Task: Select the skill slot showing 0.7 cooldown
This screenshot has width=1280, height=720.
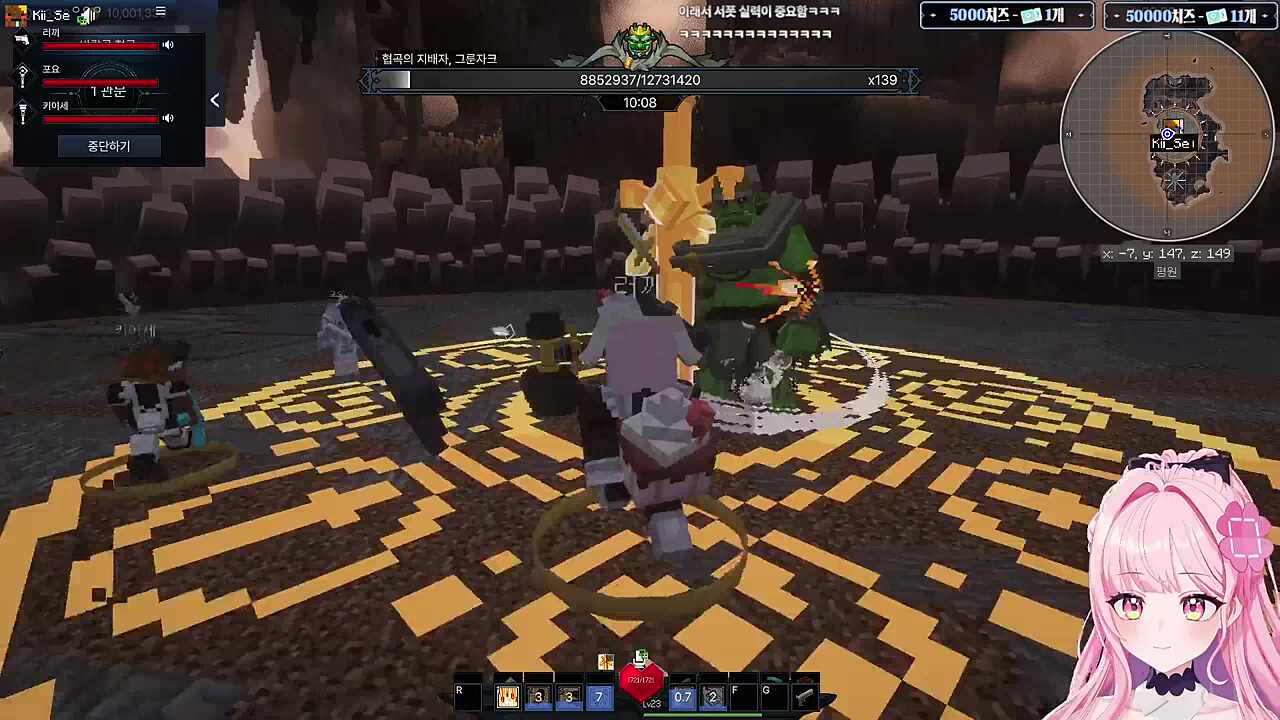Action: pyautogui.click(x=682, y=696)
